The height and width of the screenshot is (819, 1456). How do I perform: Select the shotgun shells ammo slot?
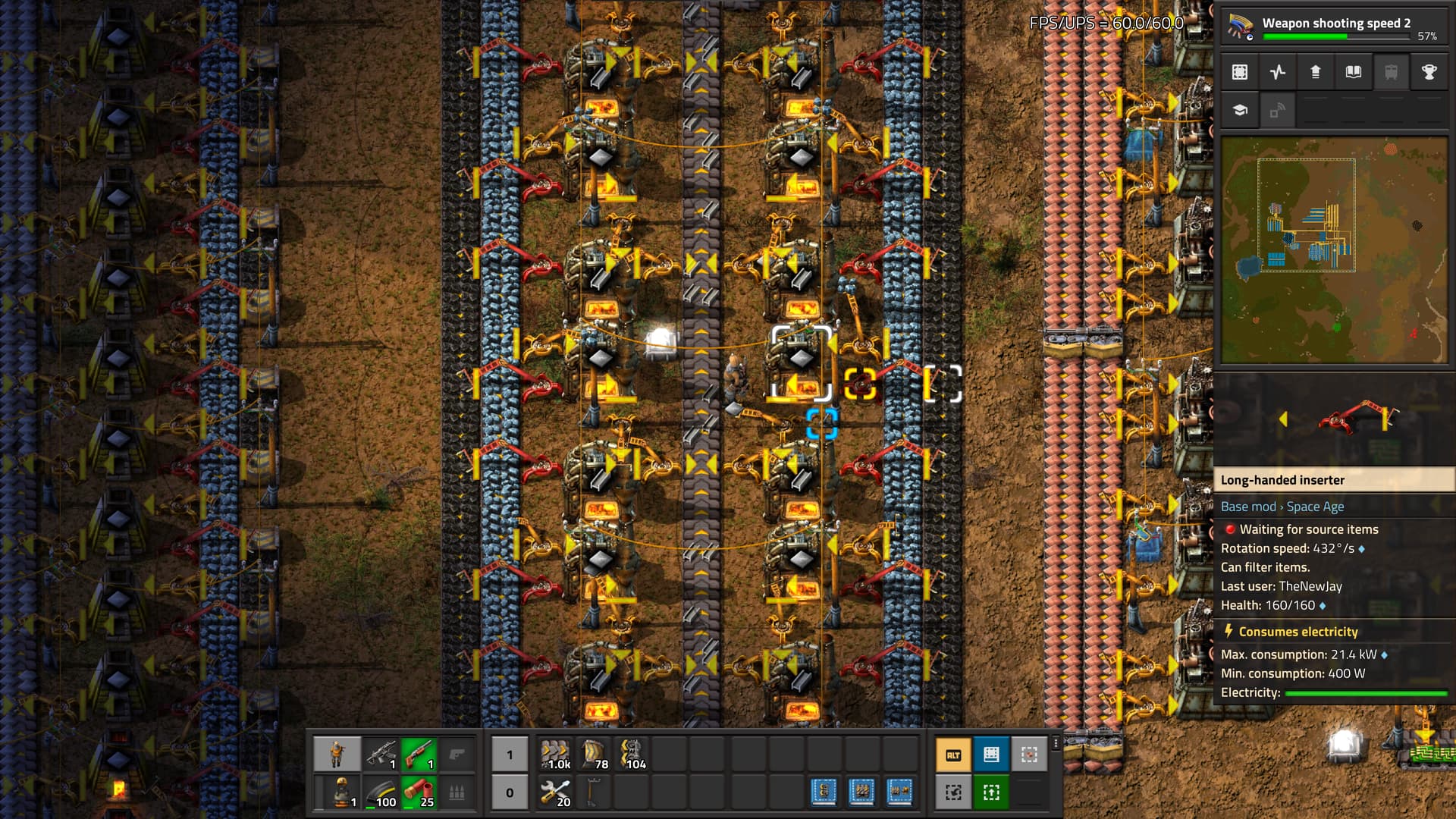click(x=419, y=792)
